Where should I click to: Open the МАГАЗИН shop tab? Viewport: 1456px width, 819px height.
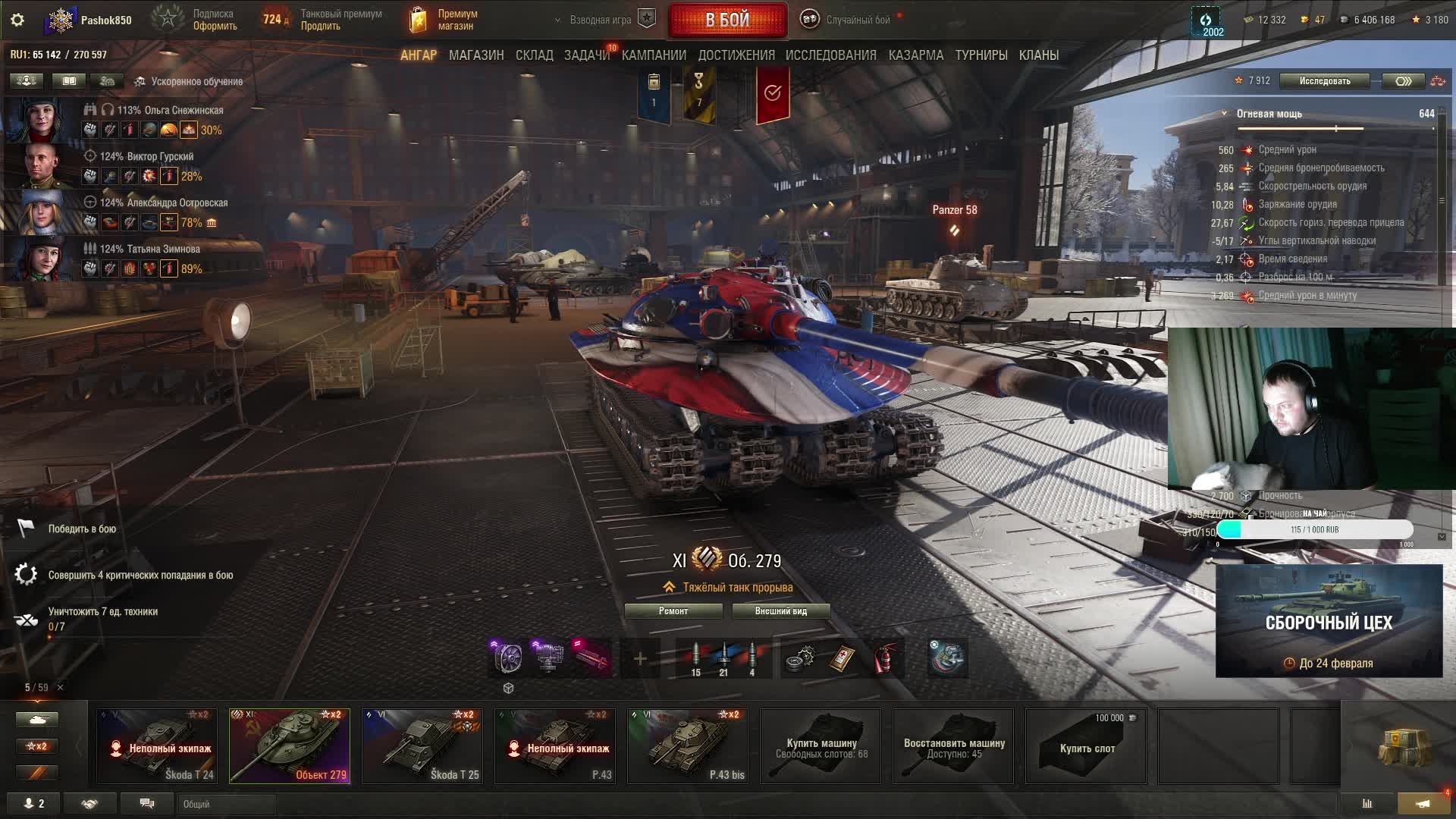476,55
